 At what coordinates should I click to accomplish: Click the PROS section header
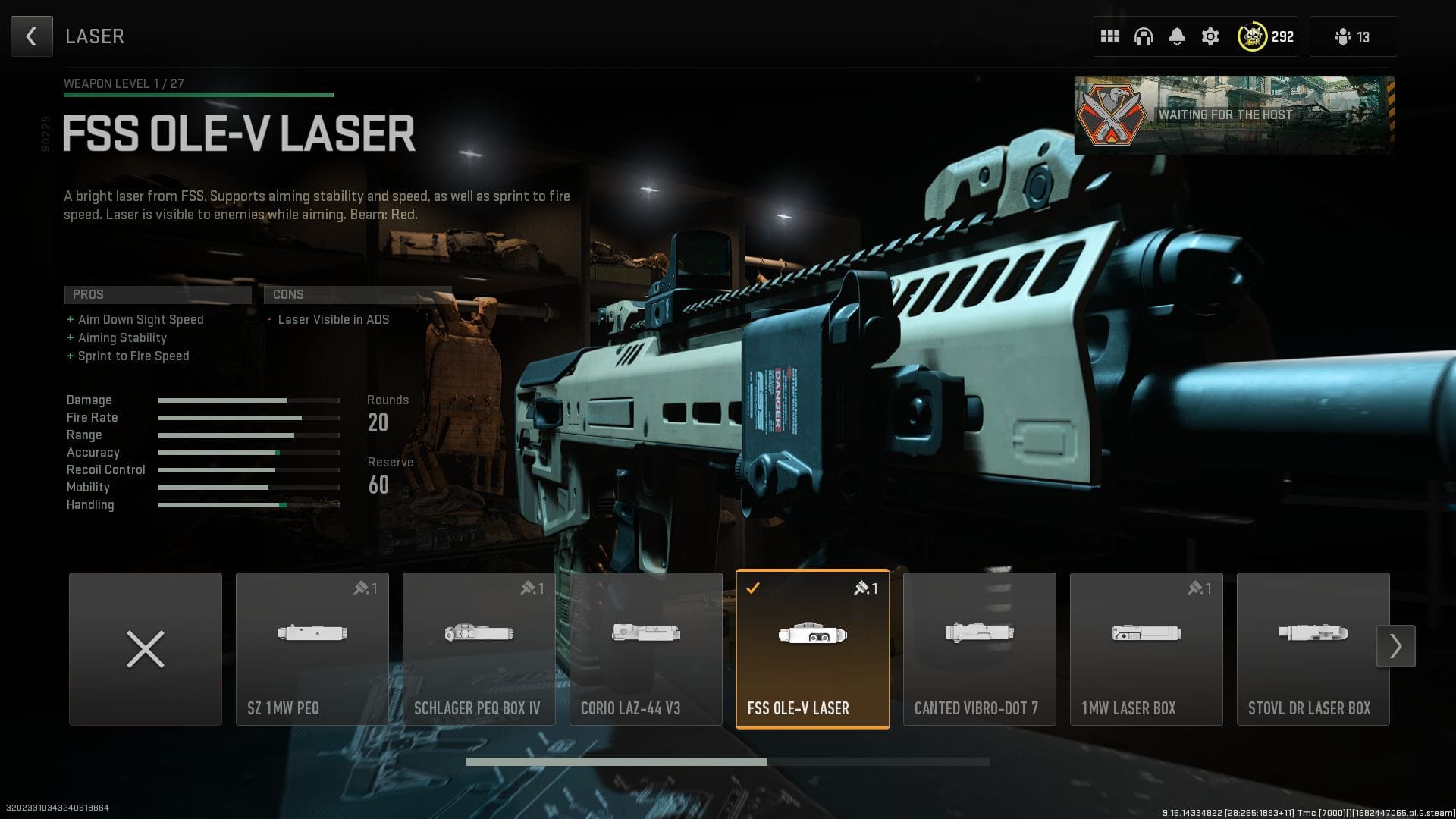(x=157, y=294)
